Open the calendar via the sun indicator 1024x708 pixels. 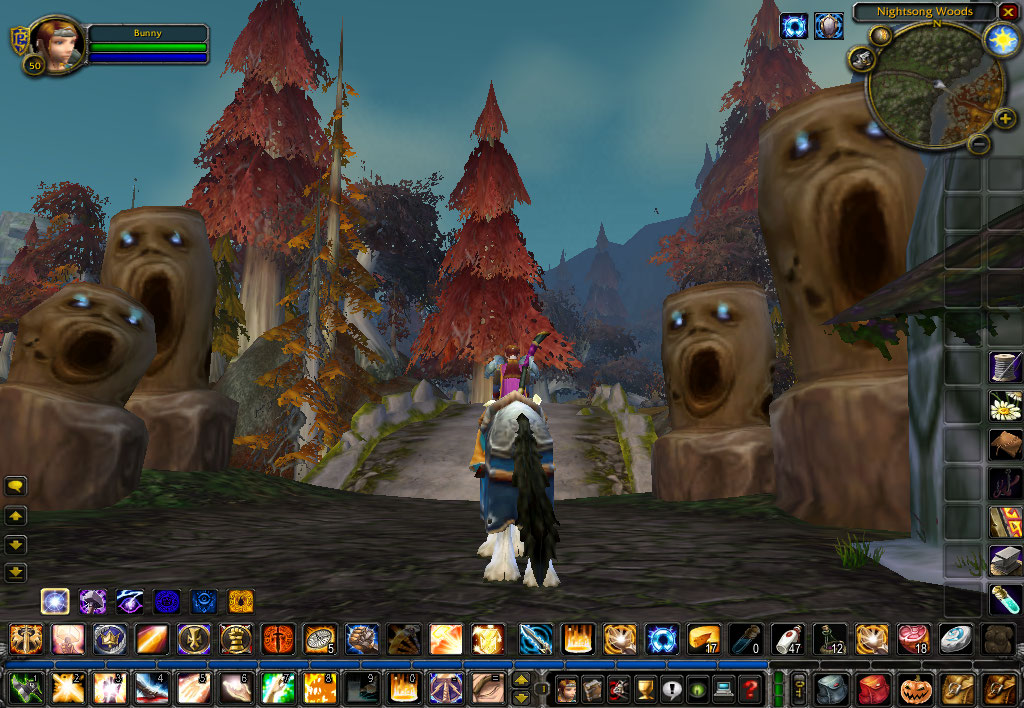1000,39
